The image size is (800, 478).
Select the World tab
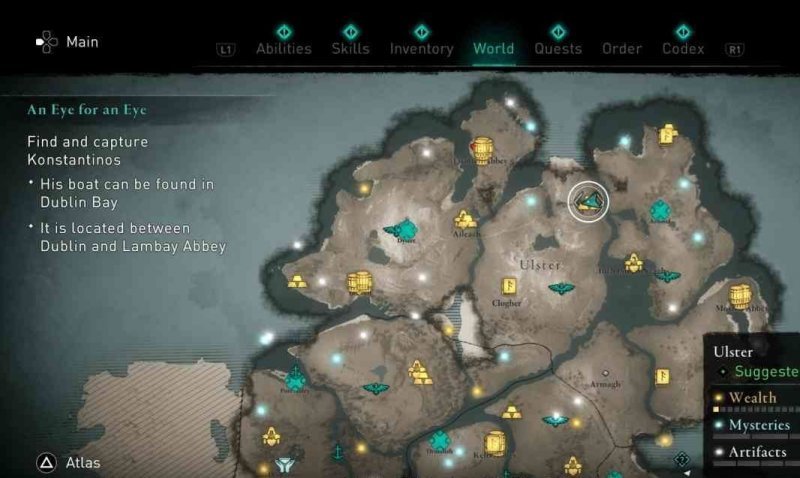(493, 48)
